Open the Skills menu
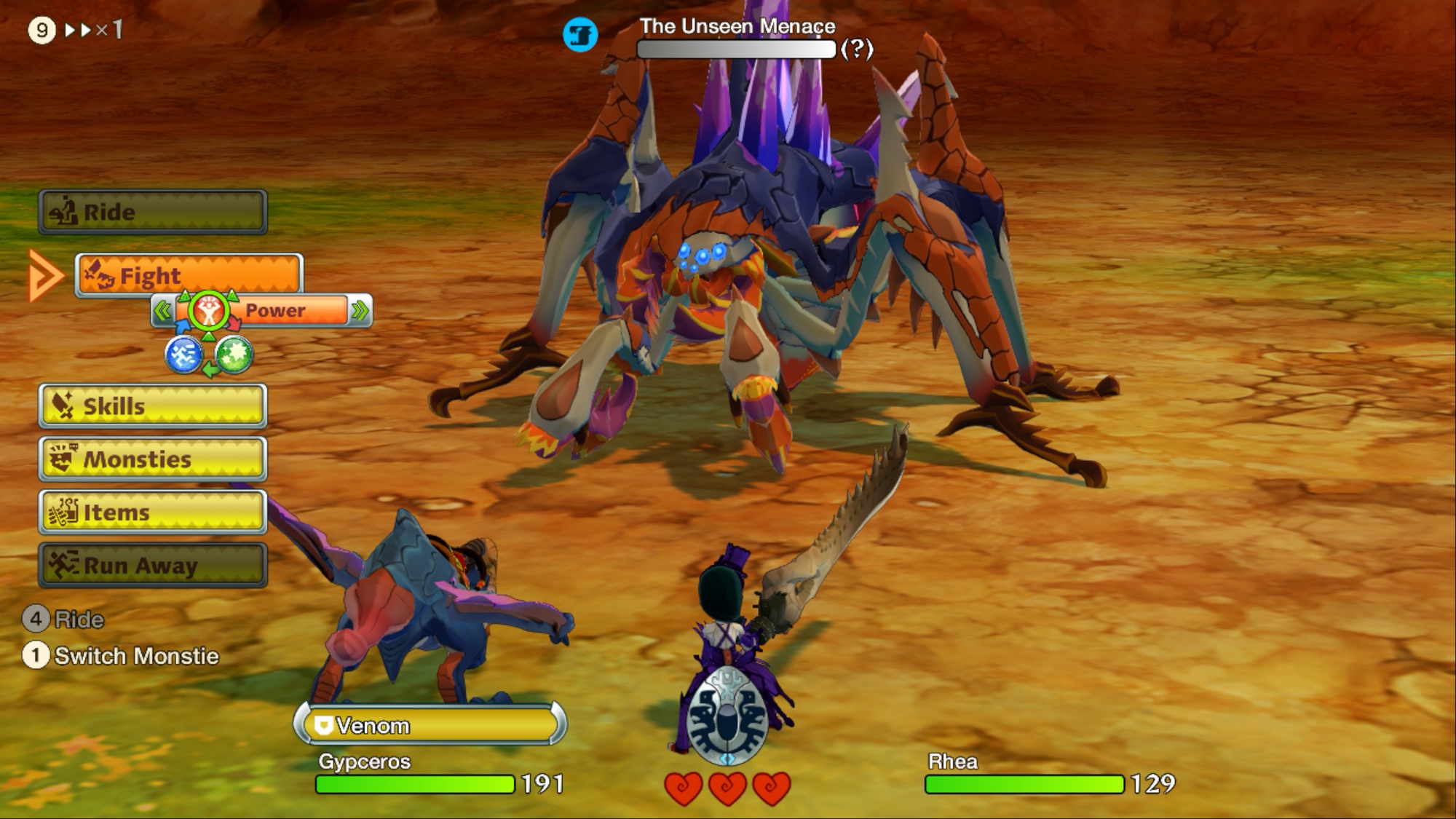 [153, 405]
